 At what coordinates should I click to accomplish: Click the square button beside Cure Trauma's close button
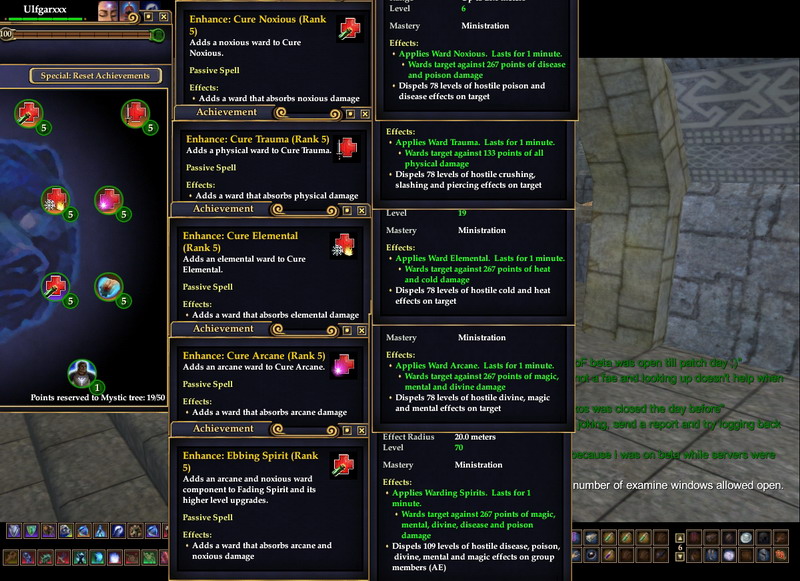click(x=348, y=114)
